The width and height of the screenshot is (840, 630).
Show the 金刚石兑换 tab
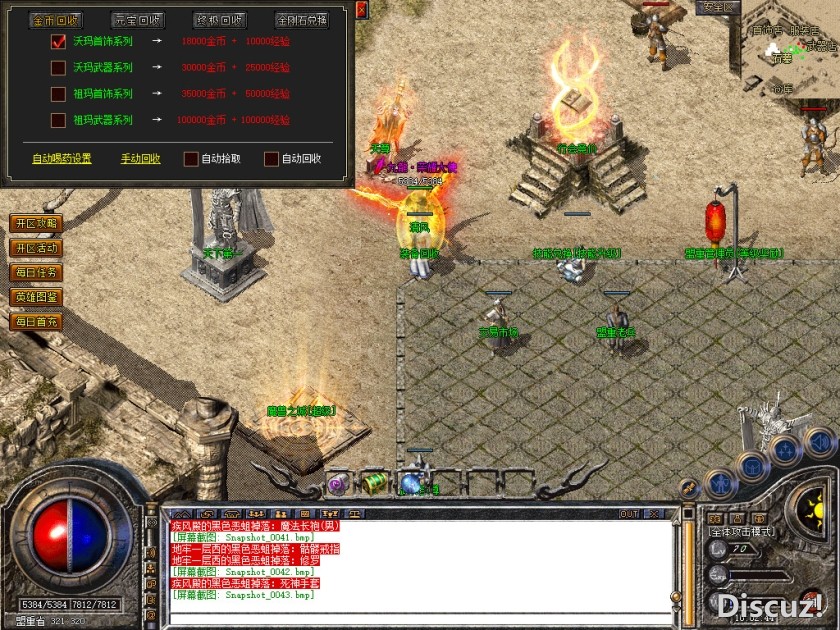coord(301,20)
